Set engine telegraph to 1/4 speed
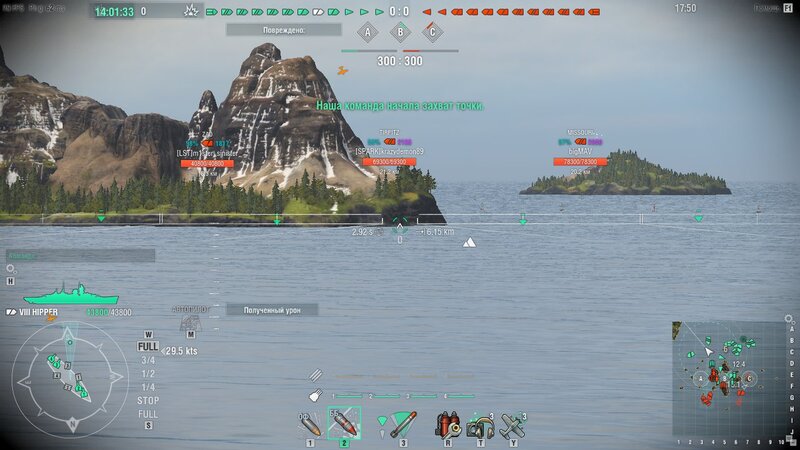 pos(148,387)
